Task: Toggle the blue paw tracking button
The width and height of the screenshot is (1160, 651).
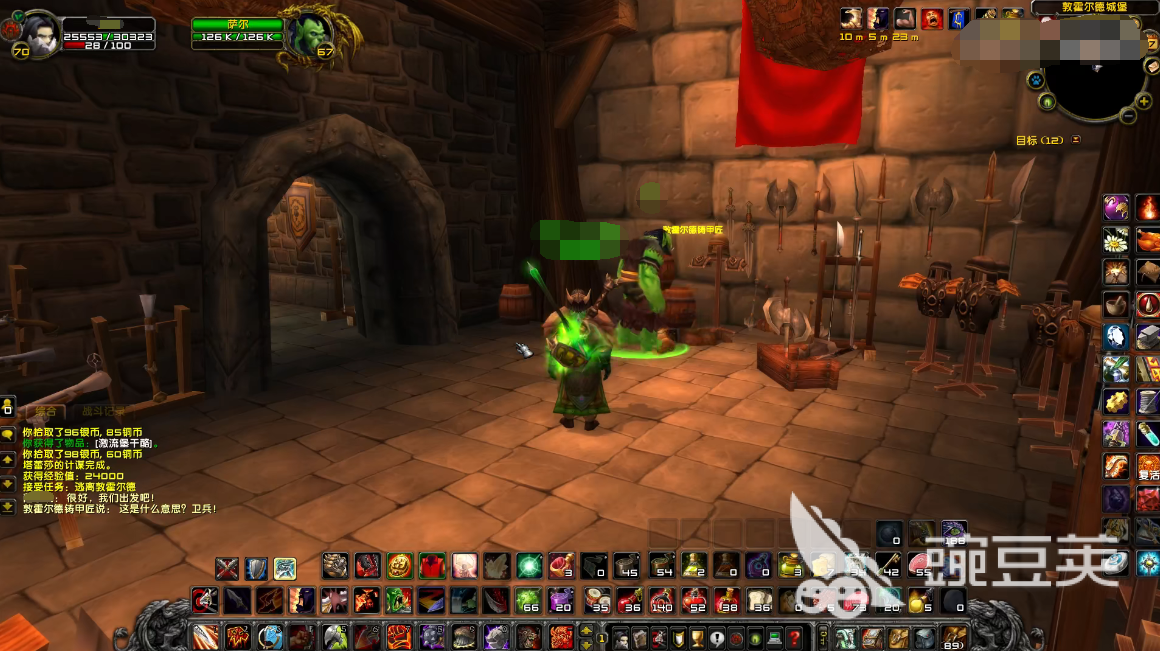Action: (1036, 79)
